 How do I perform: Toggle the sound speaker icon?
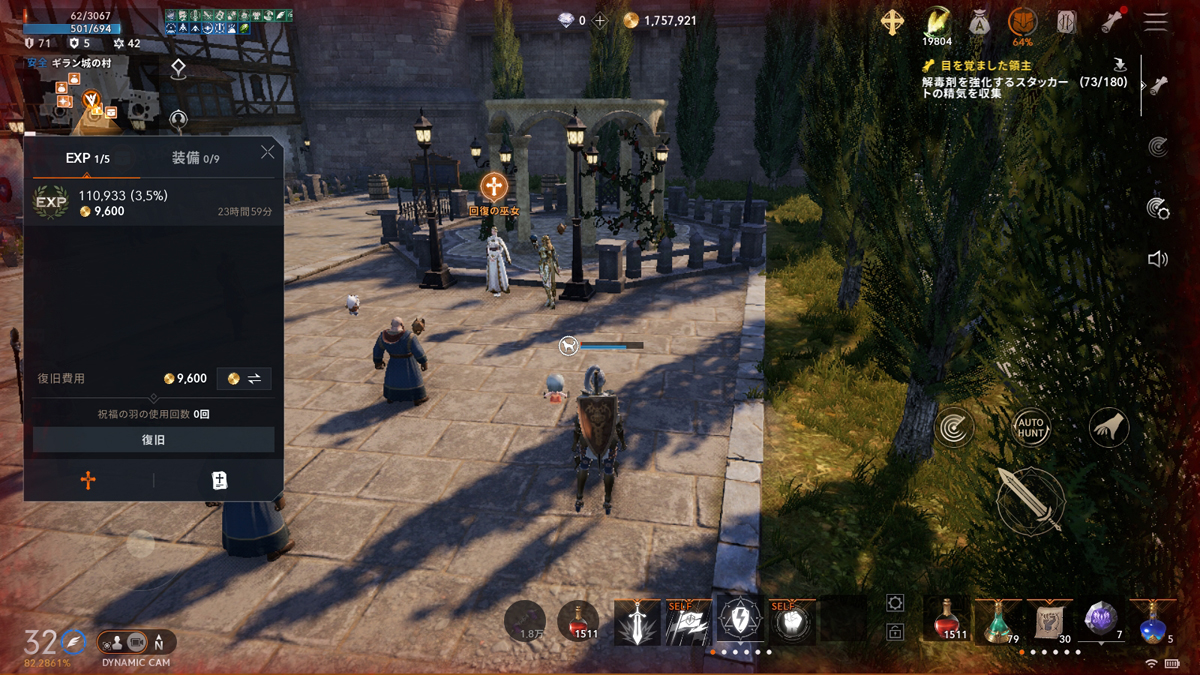[x=1158, y=259]
